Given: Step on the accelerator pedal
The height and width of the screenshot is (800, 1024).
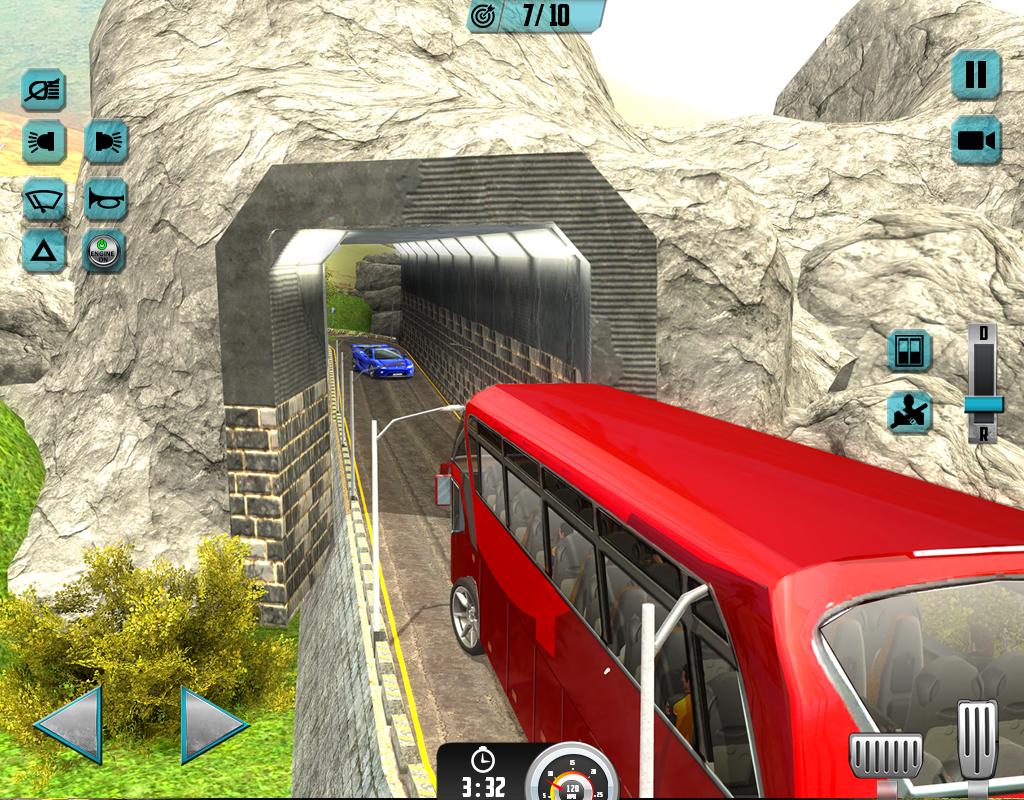Looking at the screenshot, I should point(977,739).
